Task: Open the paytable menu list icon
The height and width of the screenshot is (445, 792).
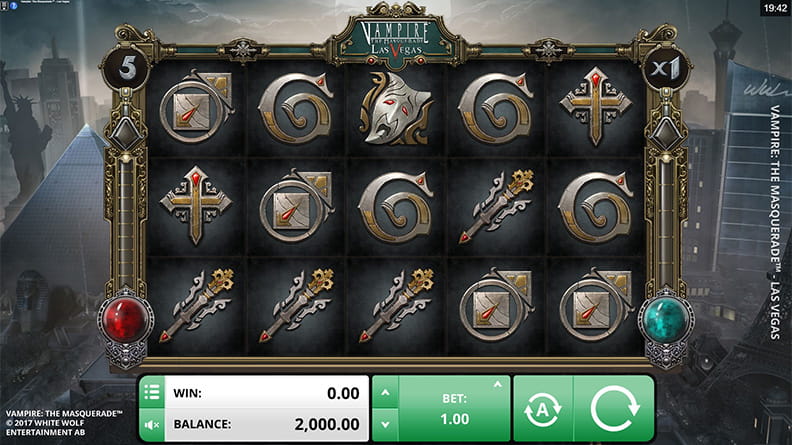Action: point(153,391)
